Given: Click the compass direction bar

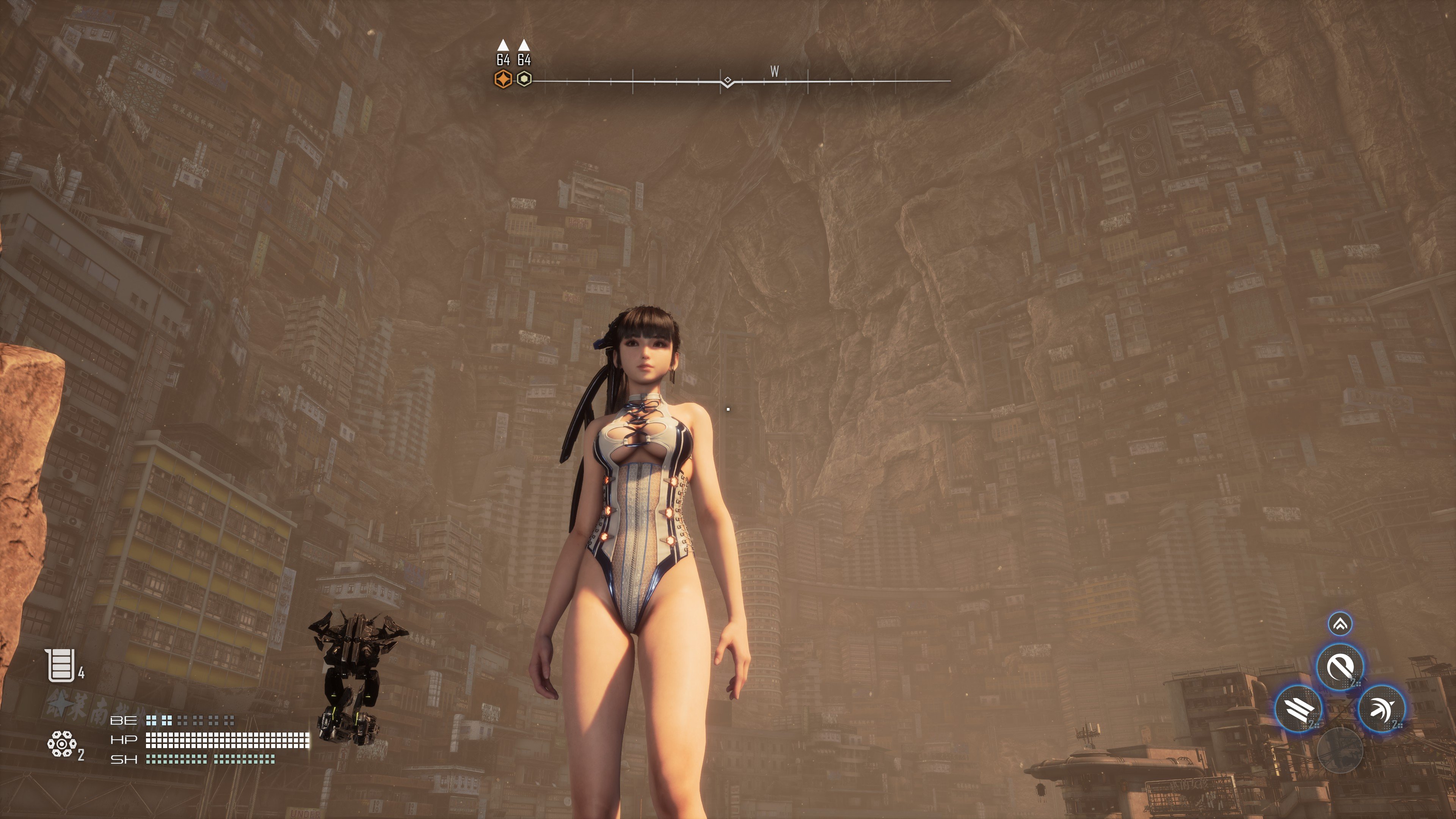Looking at the screenshot, I should click(741, 82).
